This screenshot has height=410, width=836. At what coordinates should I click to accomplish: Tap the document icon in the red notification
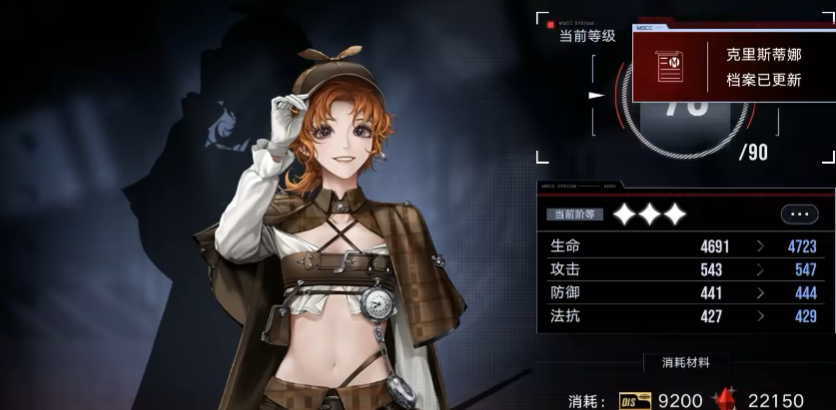pos(669,66)
